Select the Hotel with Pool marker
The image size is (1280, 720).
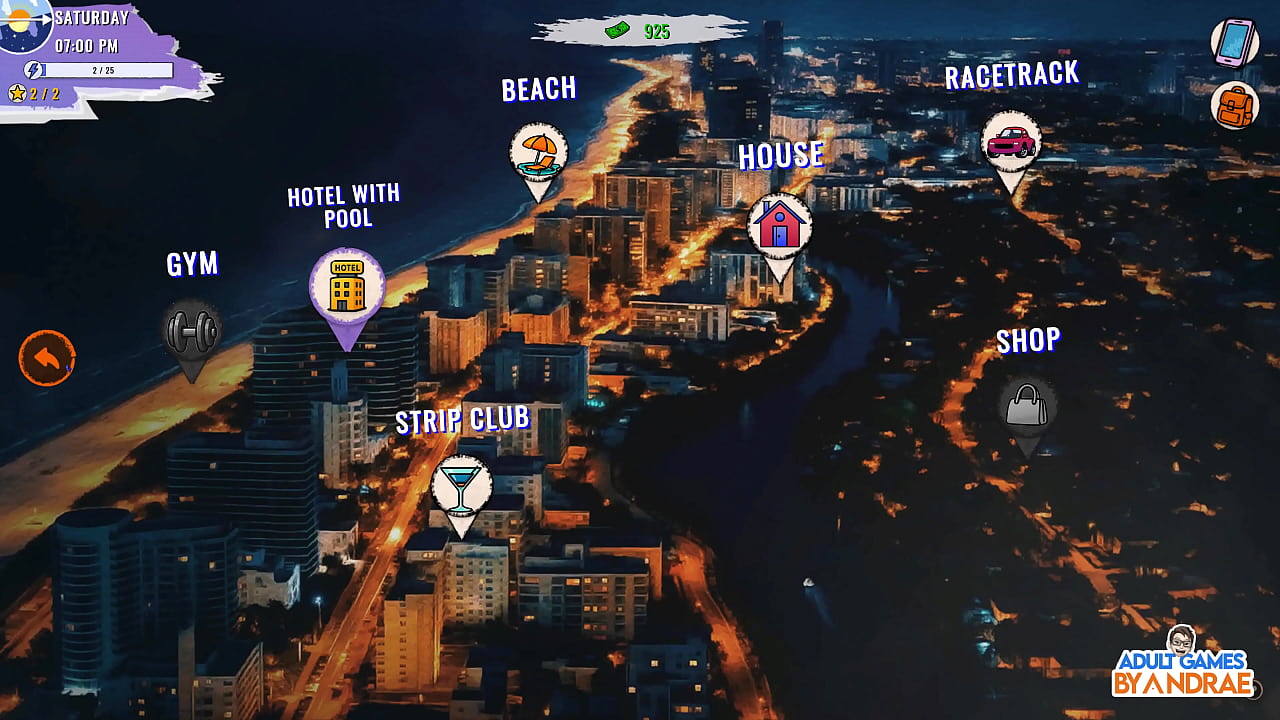click(x=347, y=287)
